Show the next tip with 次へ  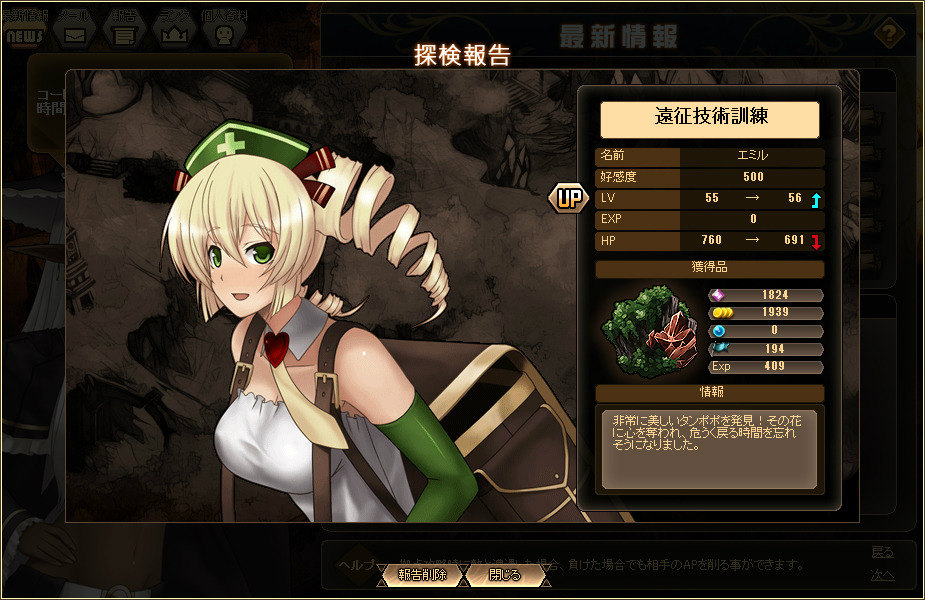(x=882, y=575)
